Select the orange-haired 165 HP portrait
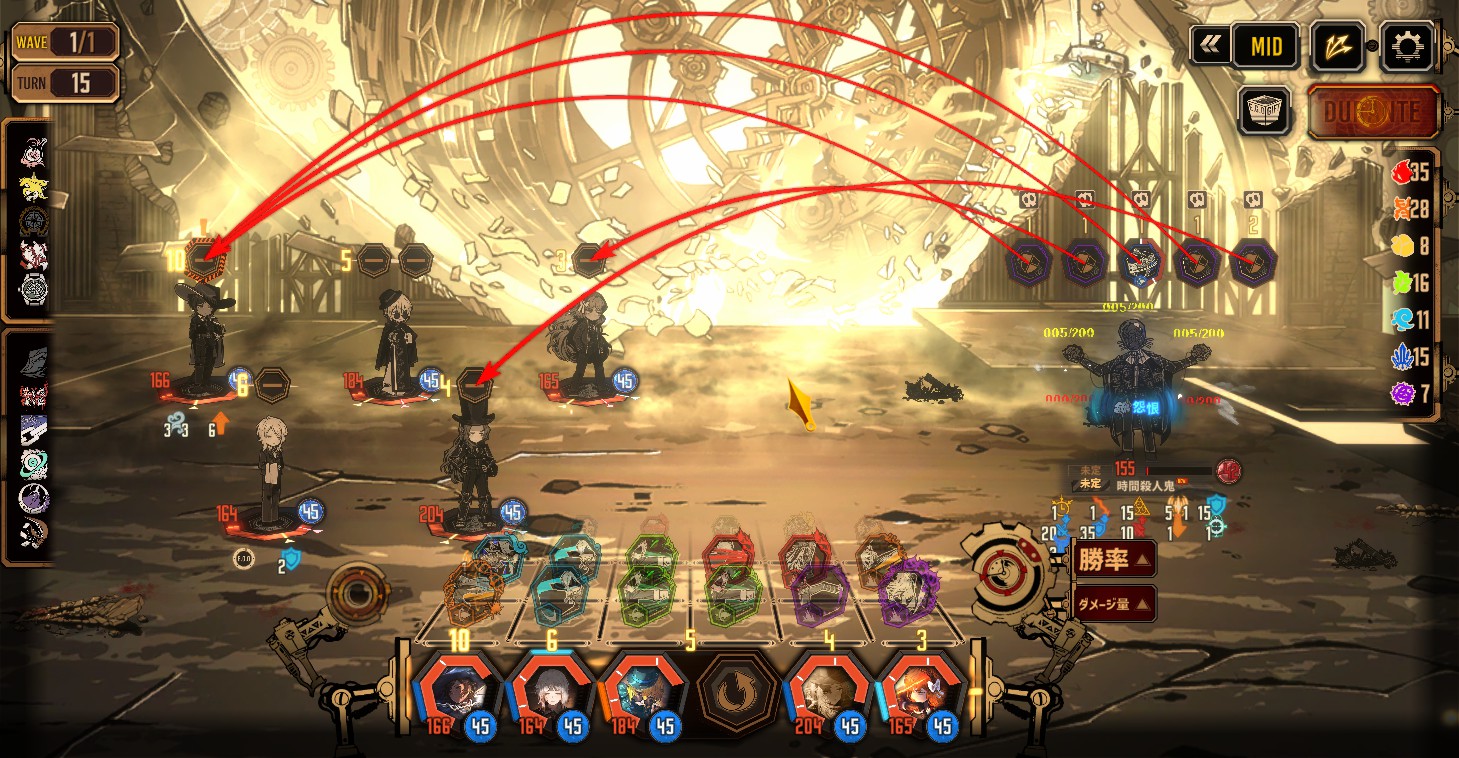Viewport: 1459px width, 758px height. coord(919,692)
